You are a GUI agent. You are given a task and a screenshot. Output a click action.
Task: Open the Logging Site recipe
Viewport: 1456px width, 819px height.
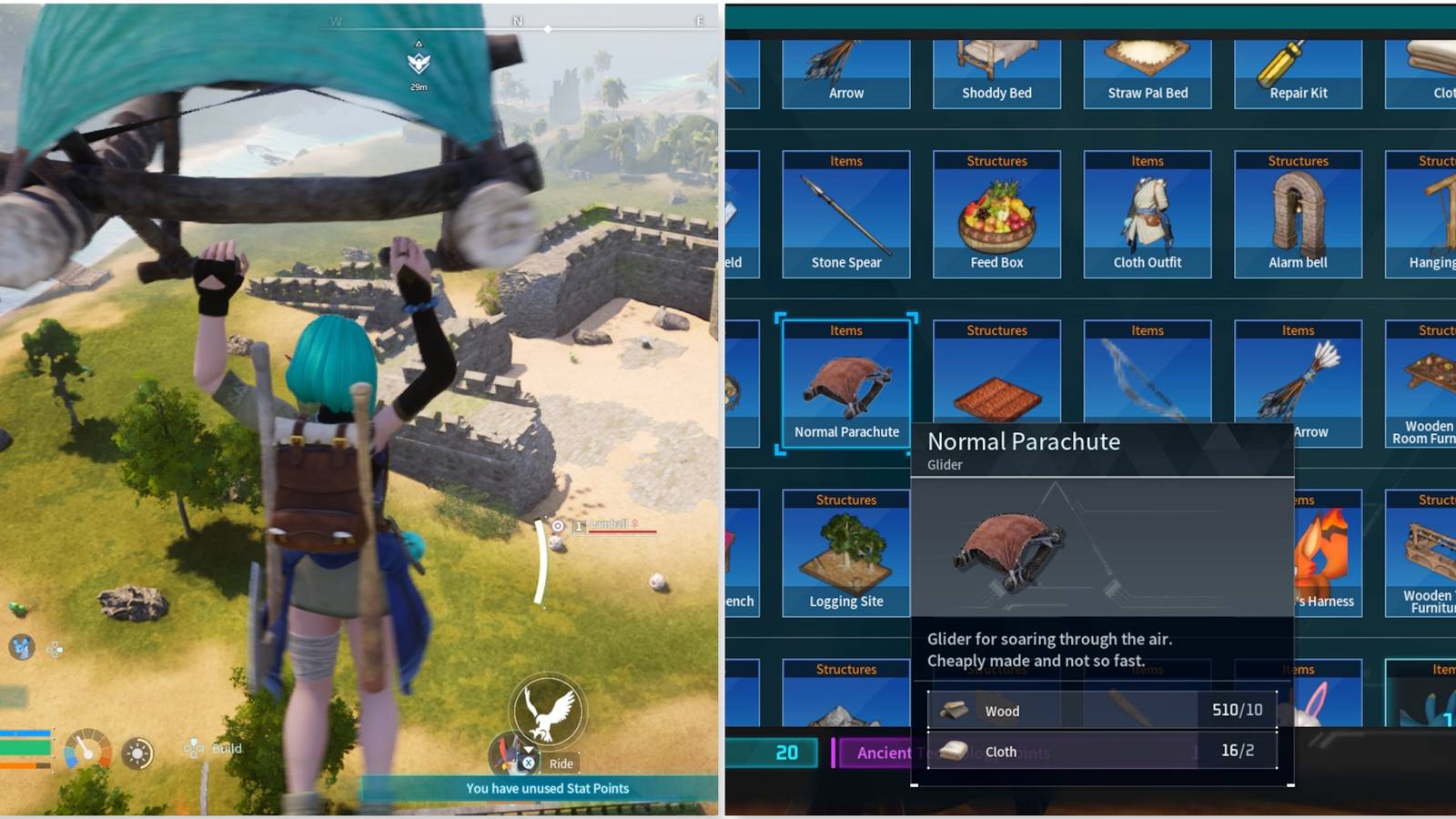[x=844, y=552]
